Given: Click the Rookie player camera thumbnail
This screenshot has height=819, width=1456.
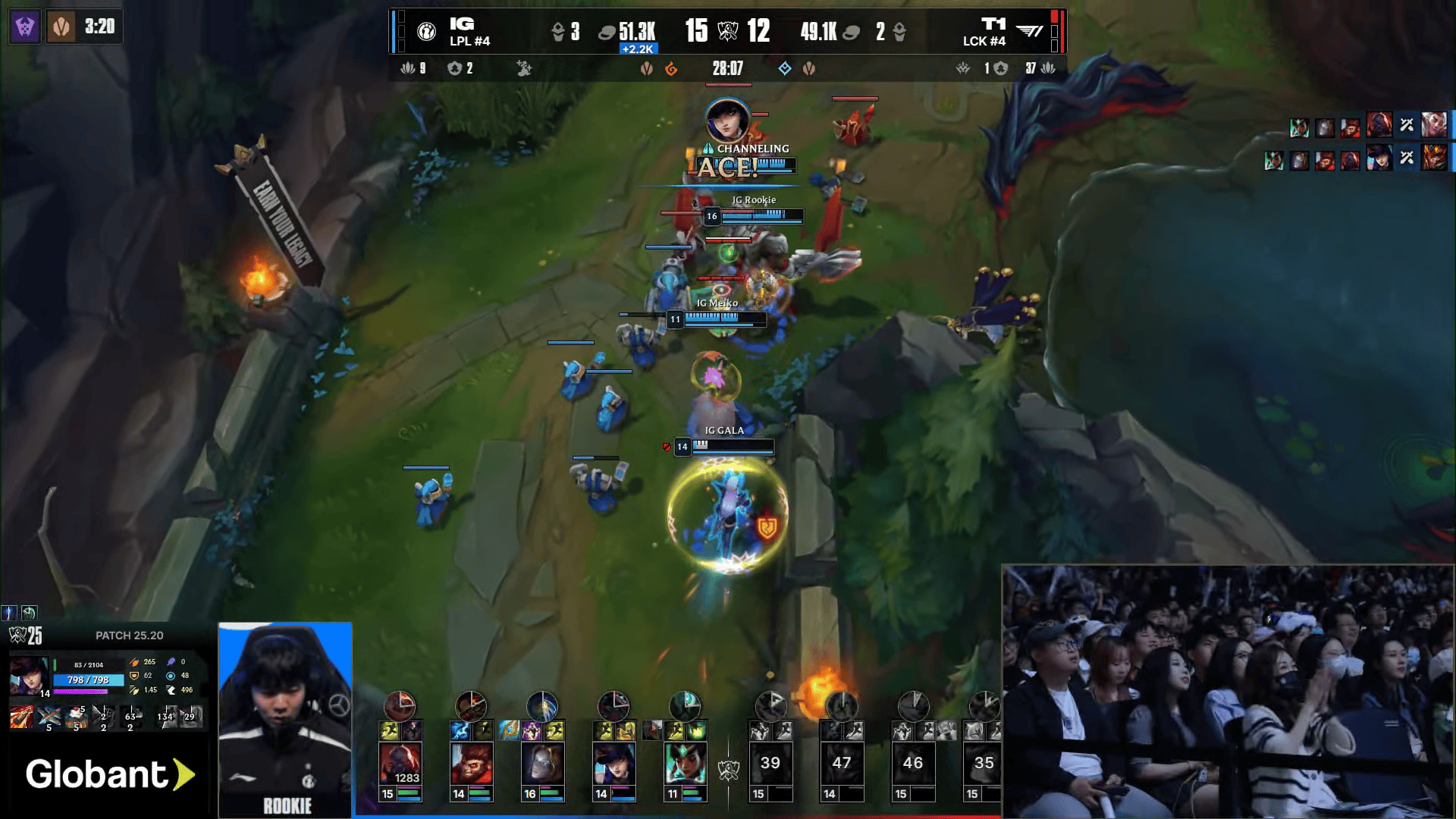Looking at the screenshot, I should pyautogui.click(x=285, y=719).
